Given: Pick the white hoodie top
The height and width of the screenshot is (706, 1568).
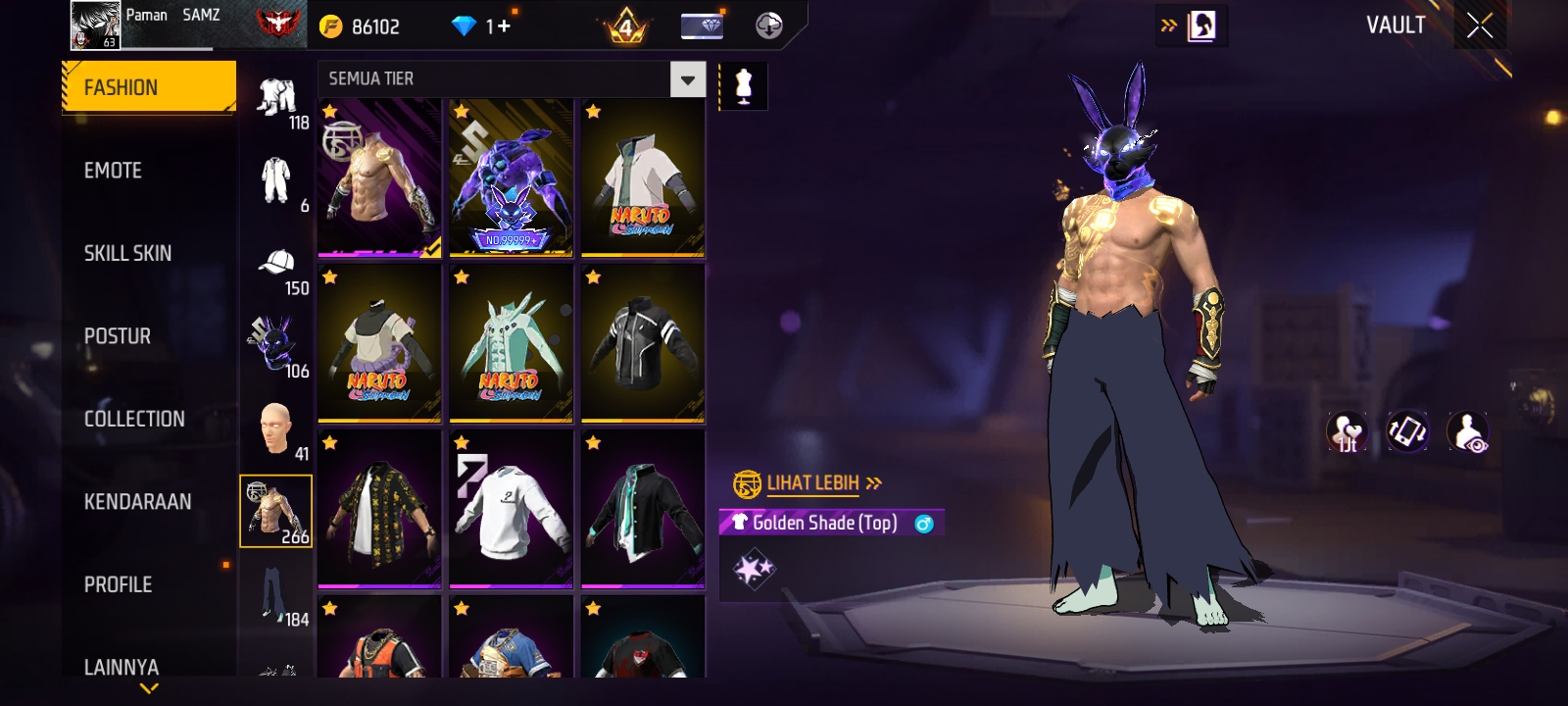Looking at the screenshot, I should [x=511, y=509].
